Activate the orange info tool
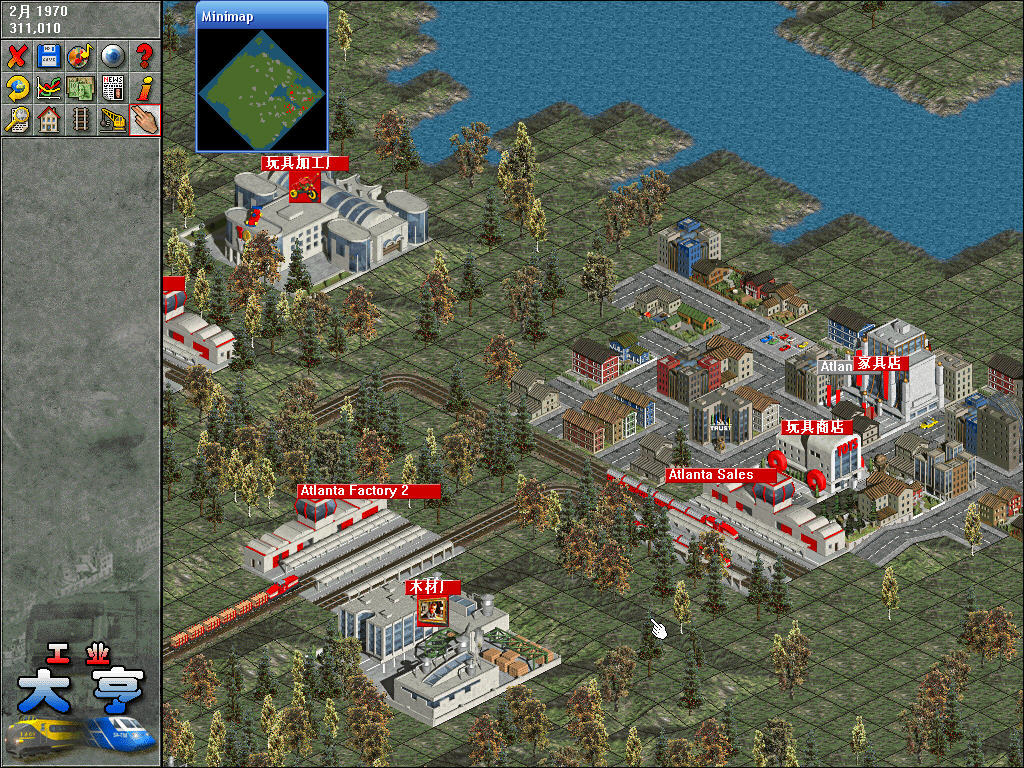This screenshot has width=1024, height=768. (x=144, y=87)
